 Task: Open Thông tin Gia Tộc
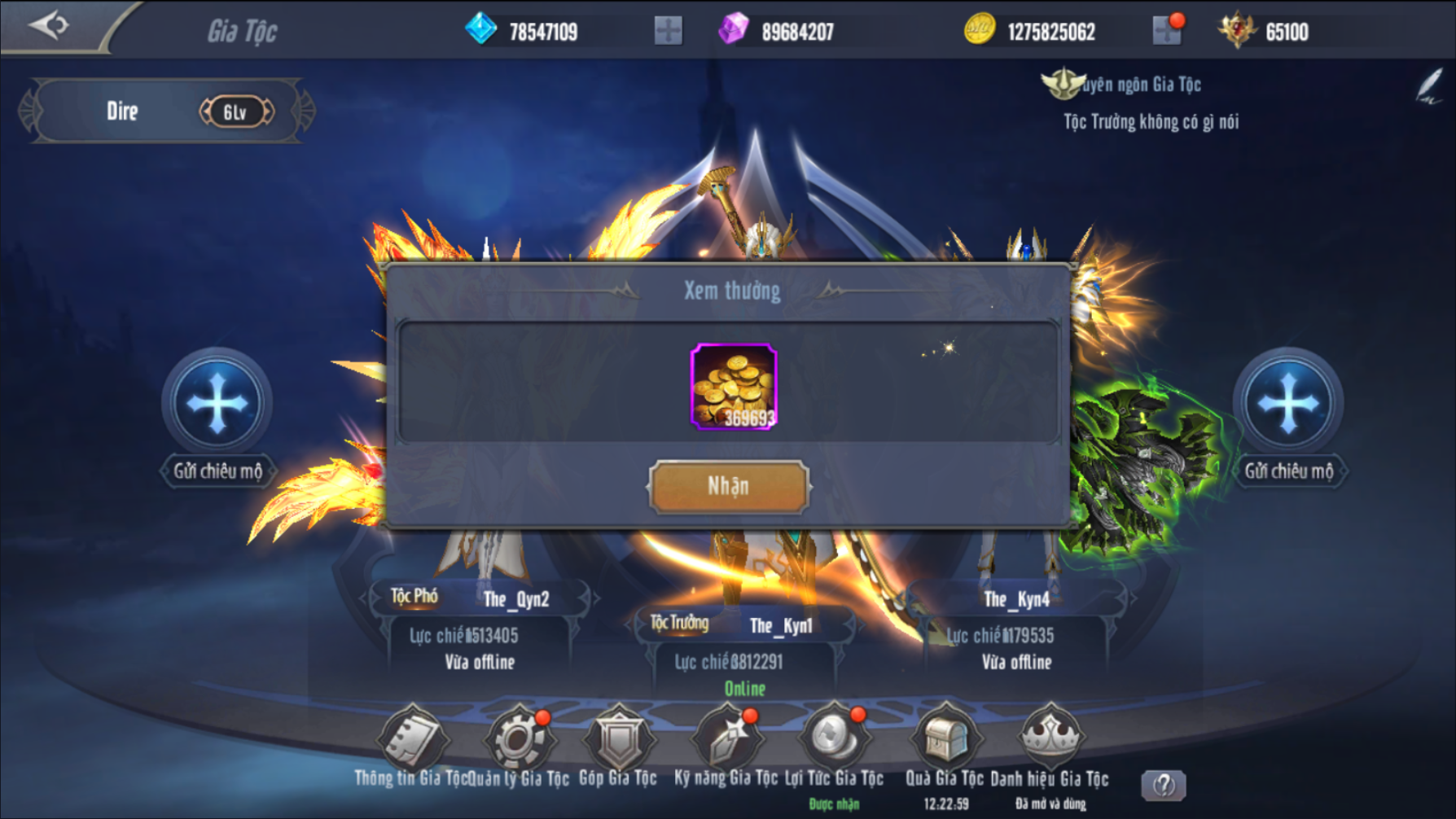[412, 739]
